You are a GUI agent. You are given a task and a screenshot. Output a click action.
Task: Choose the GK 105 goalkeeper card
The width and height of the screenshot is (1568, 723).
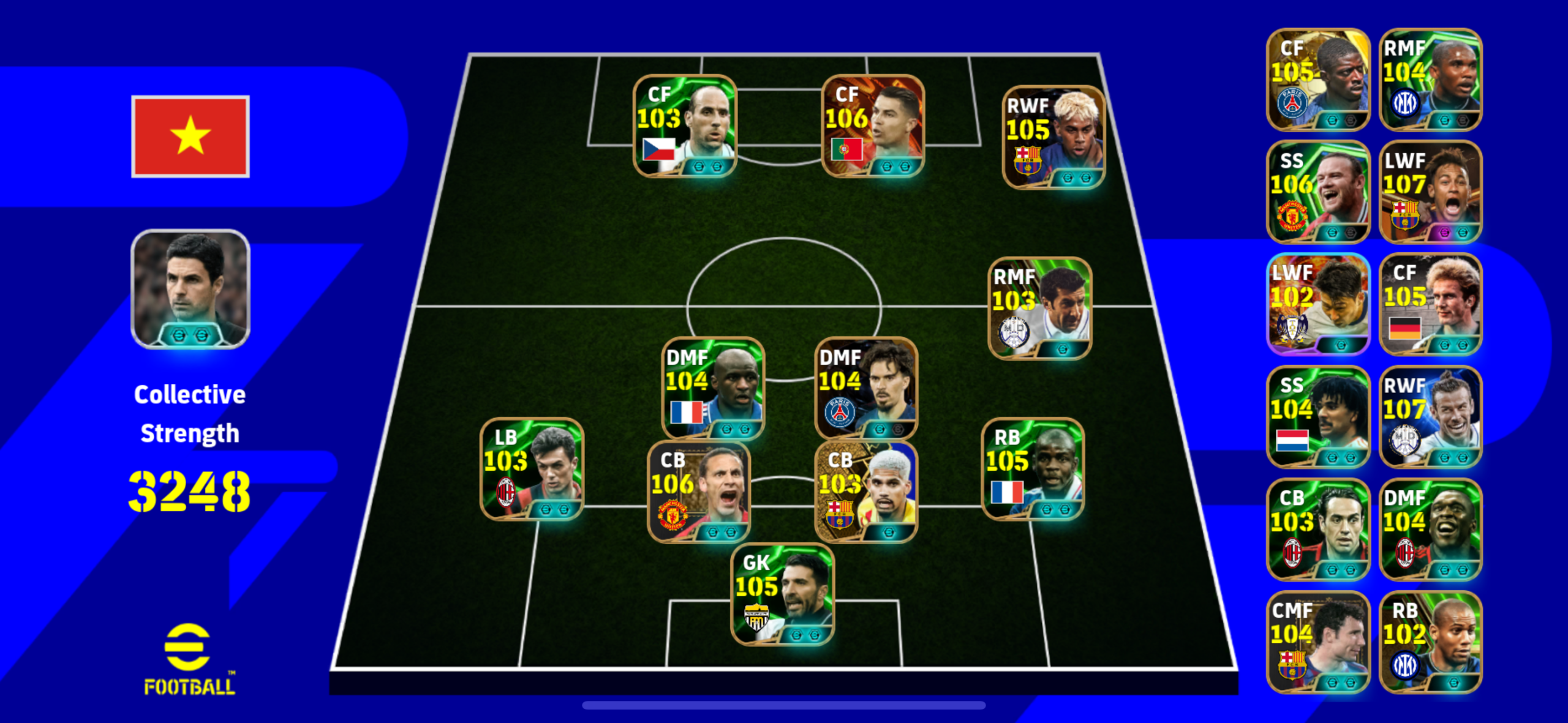click(783, 594)
